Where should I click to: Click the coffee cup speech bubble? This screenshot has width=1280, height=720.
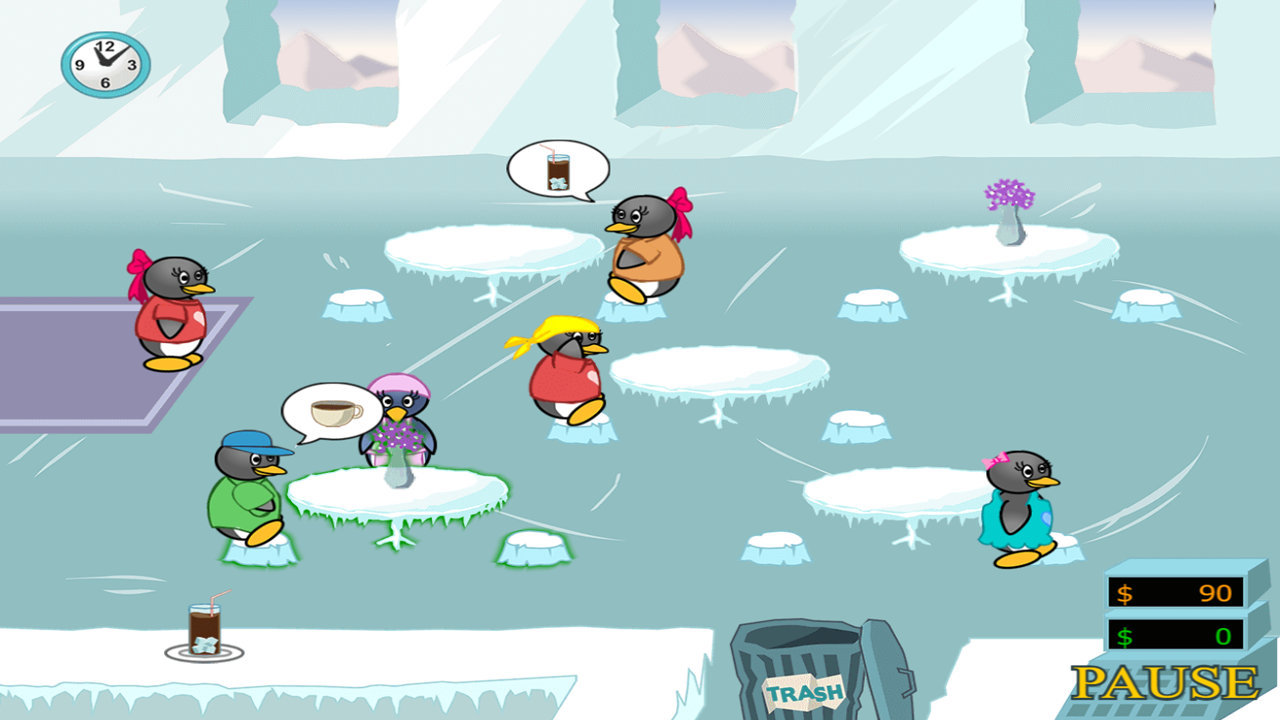click(x=330, y=408)
